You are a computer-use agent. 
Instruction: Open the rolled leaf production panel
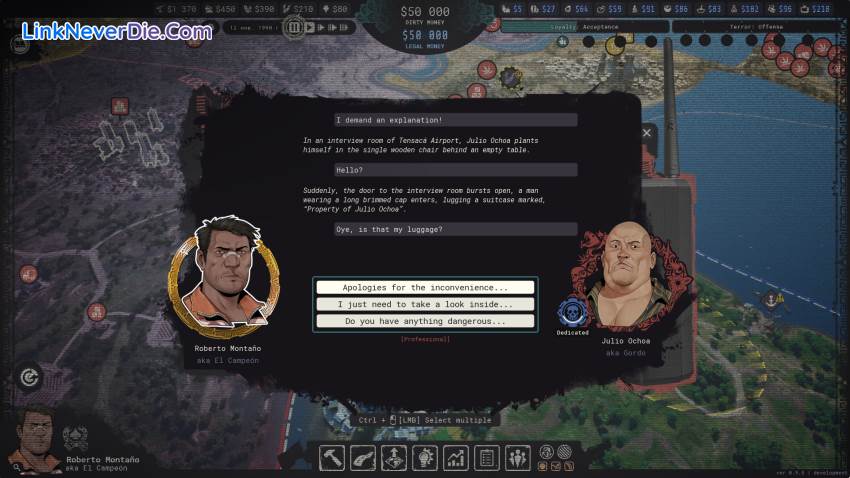pos(364,457)
